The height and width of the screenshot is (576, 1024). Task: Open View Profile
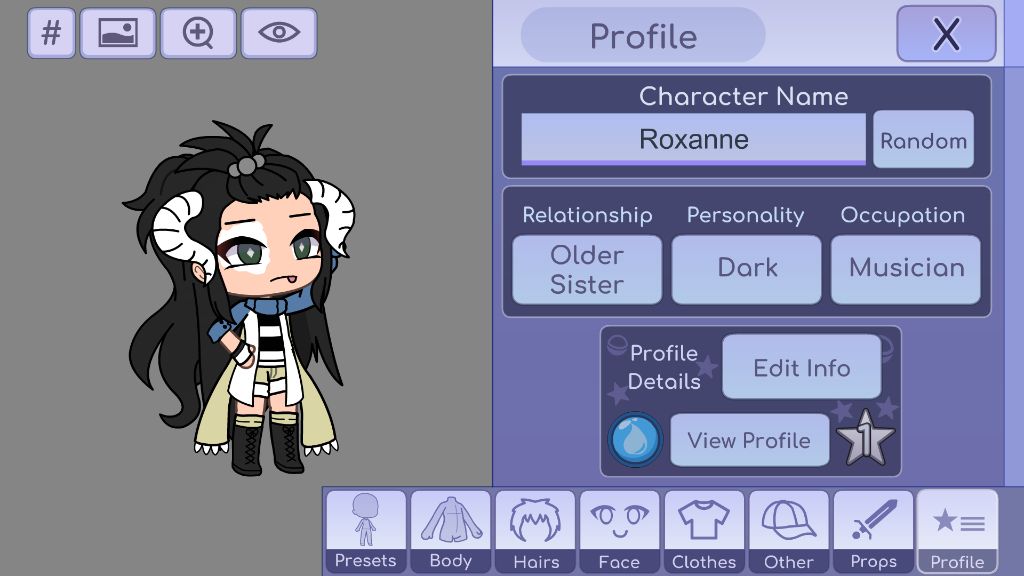(749, 440)
